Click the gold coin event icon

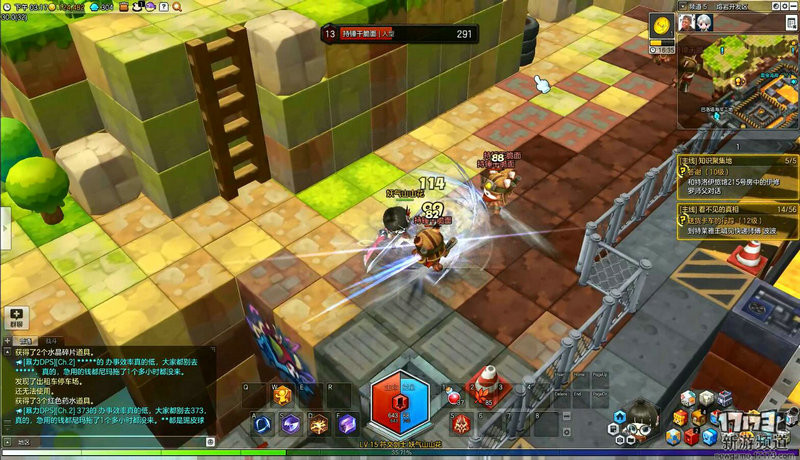[662, 25]
